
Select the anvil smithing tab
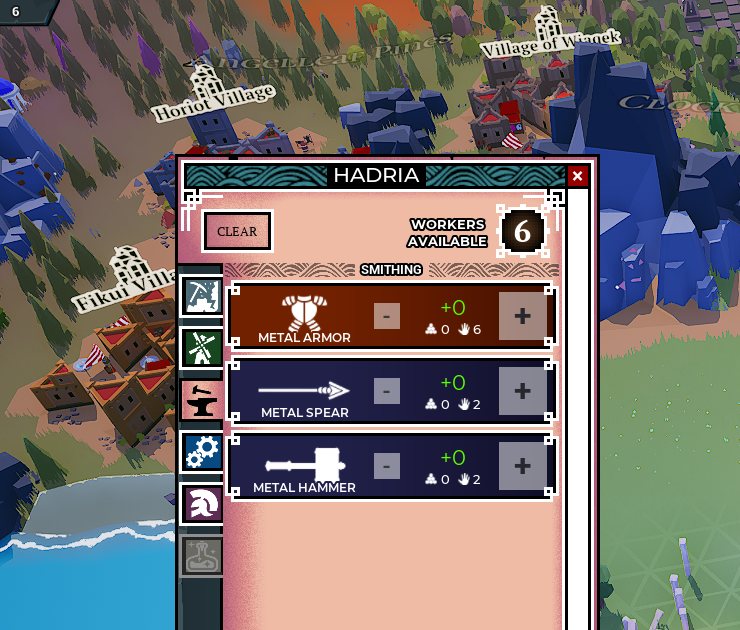tap(202, 399)
